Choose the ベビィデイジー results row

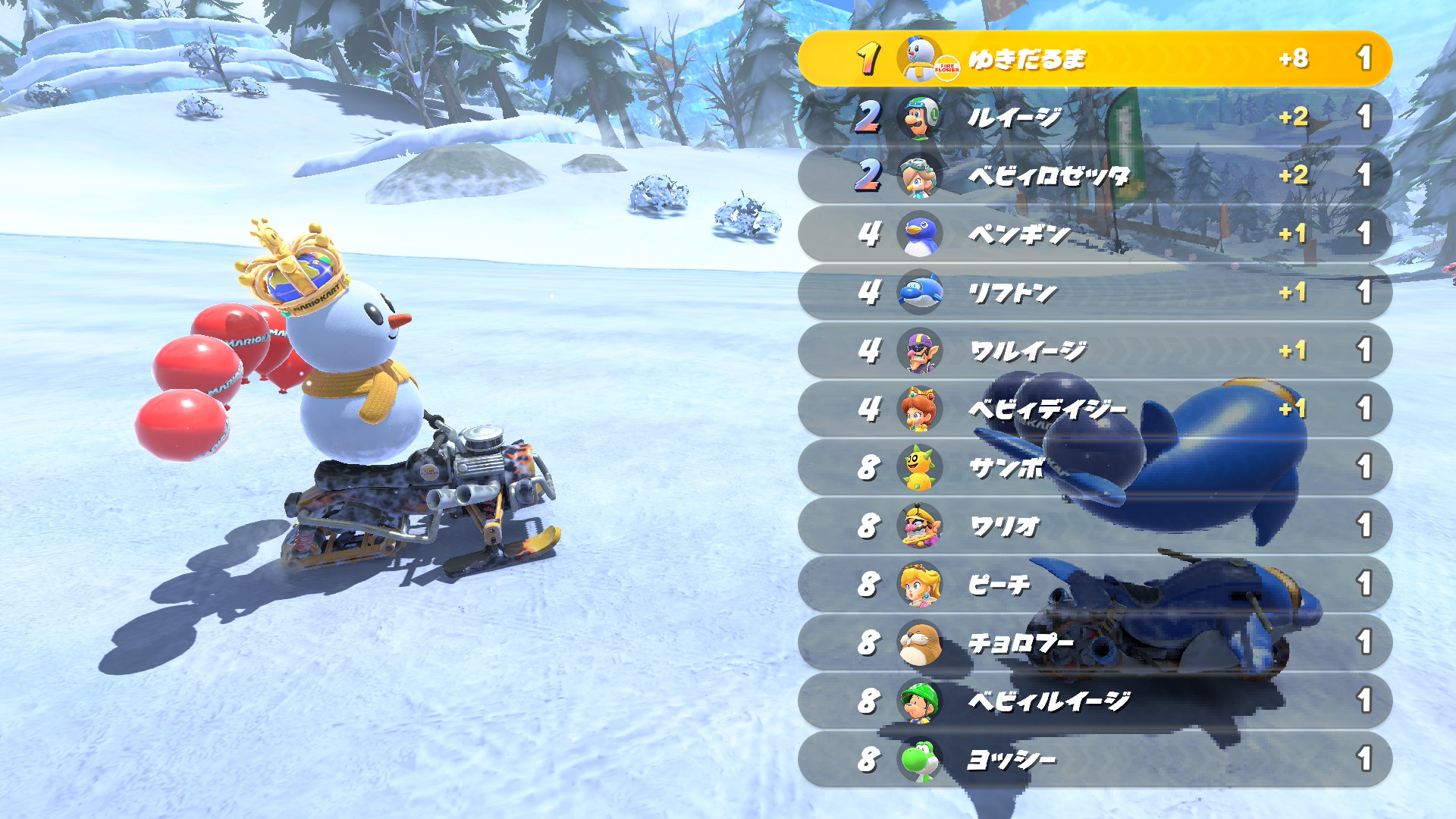coord(1094,409)
